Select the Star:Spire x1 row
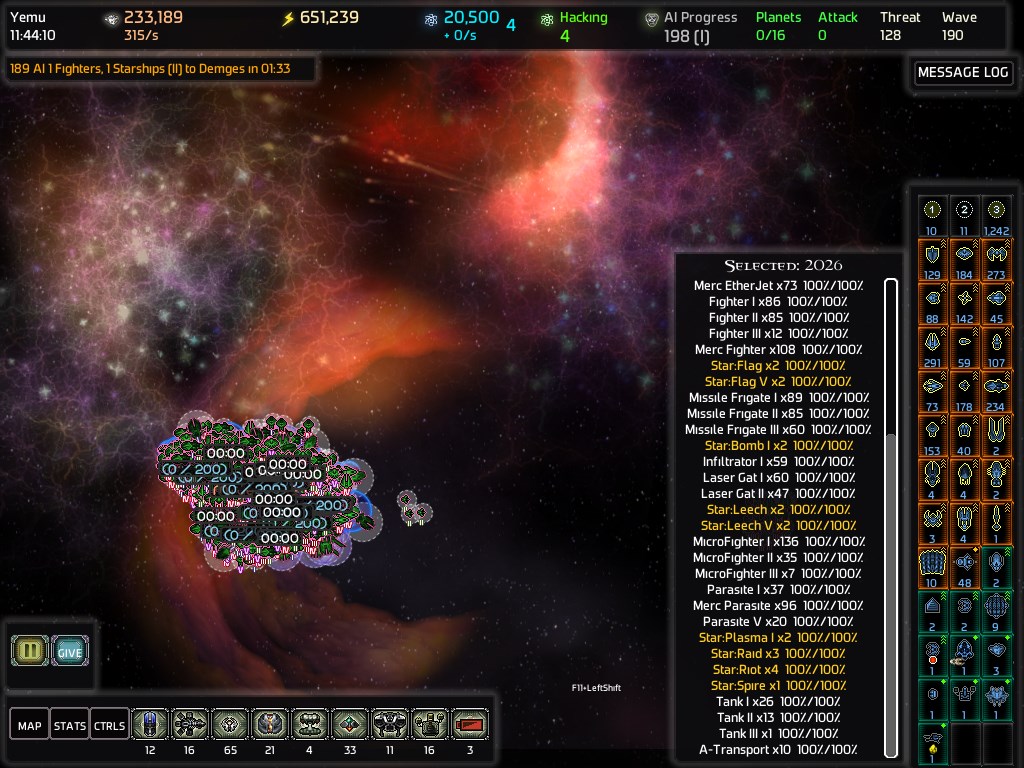This screenshot has width=1024, height=768. point(778,686)
